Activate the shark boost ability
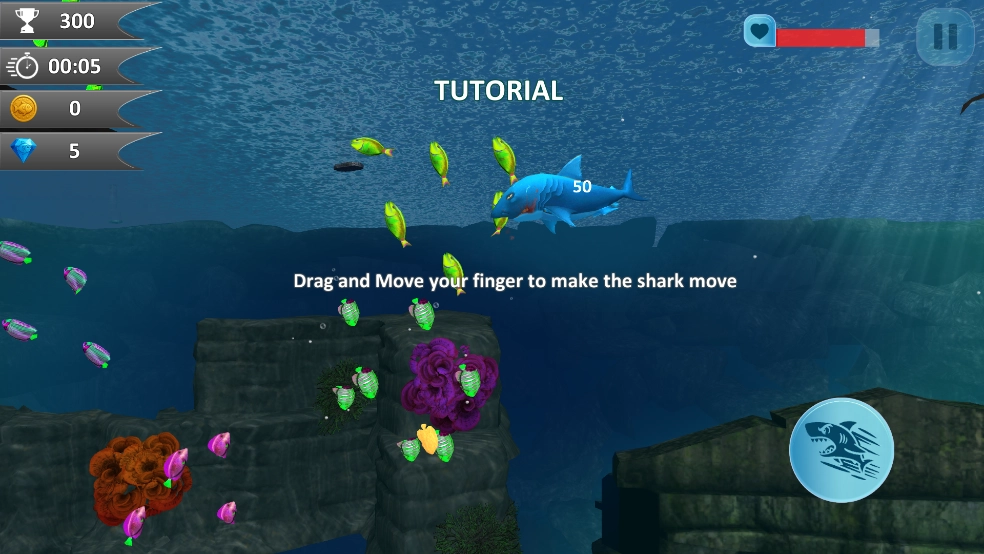Screen dimensions: 984x554 click(x=841, y=449)
